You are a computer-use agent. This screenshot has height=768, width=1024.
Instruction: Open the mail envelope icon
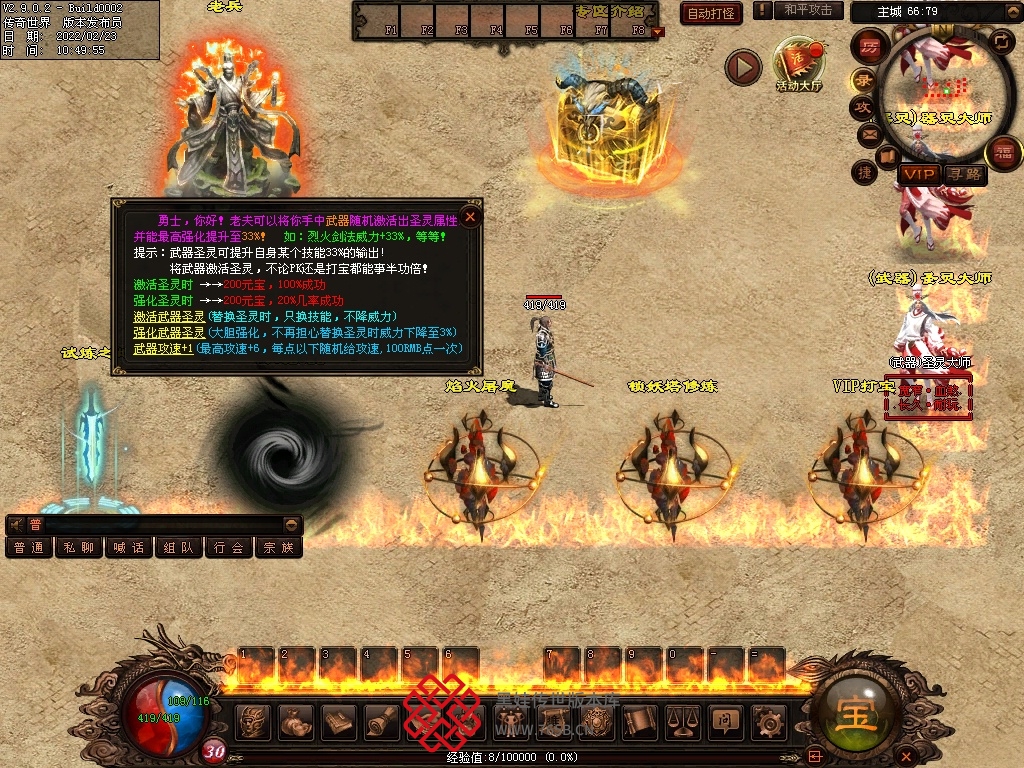tap(867, 134)
